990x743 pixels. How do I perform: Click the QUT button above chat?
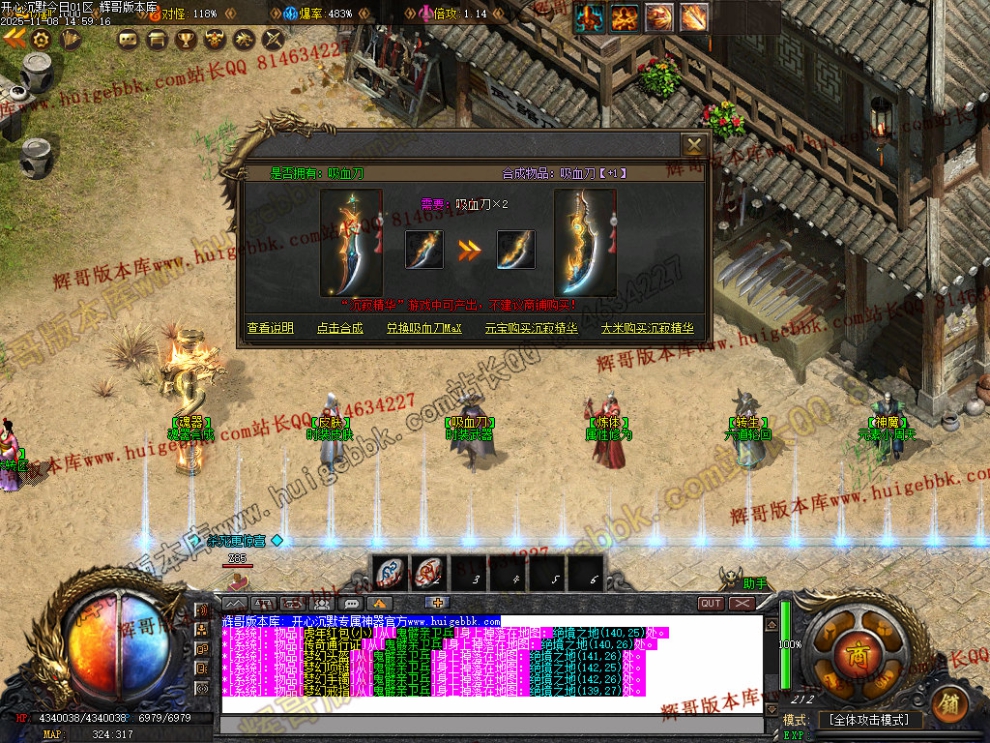(x=711, y=604)
